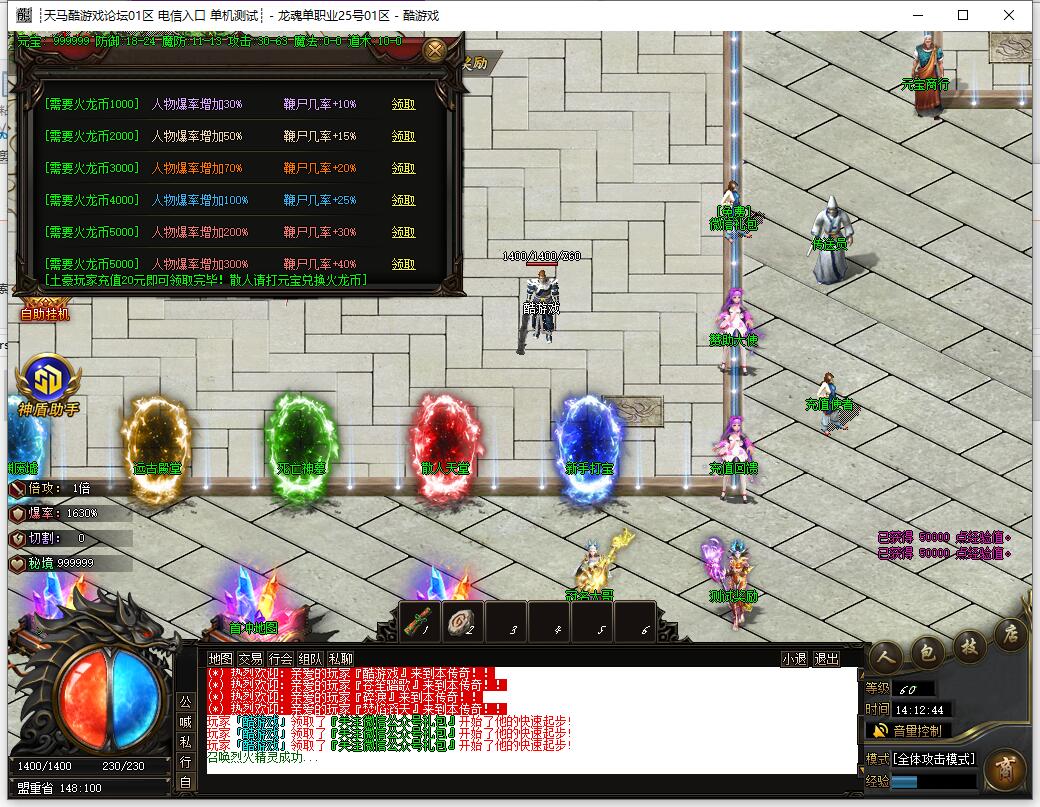Image resolution: width=1040 pixels, height=807 pixels.
Task: Open the 自助挂机 auto-play button
Action: coord(46,313)
